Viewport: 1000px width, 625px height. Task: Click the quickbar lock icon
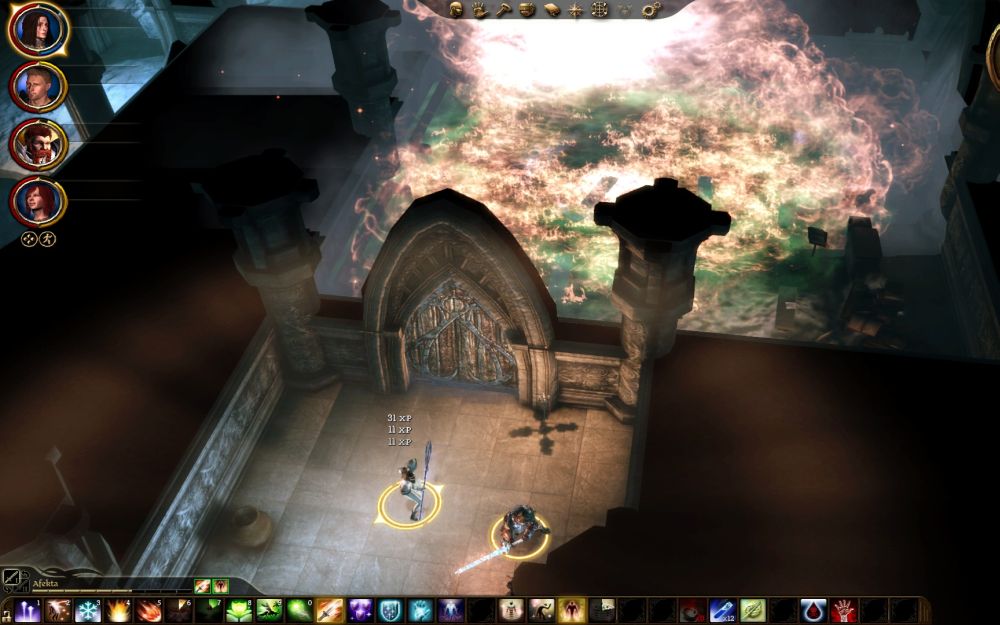(7, 611)
